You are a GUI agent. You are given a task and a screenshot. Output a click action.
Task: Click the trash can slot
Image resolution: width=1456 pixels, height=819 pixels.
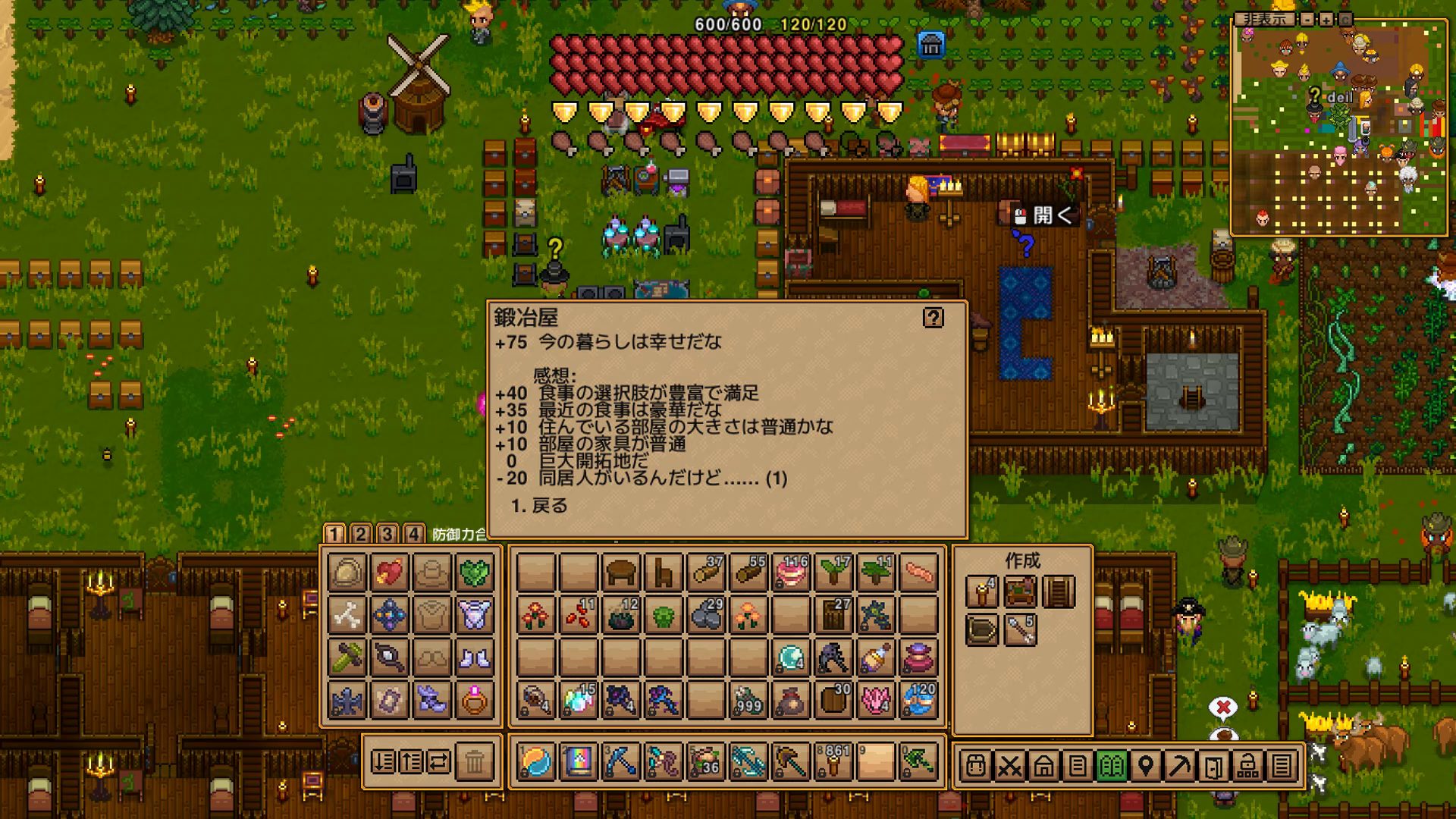tap(475, 761)
